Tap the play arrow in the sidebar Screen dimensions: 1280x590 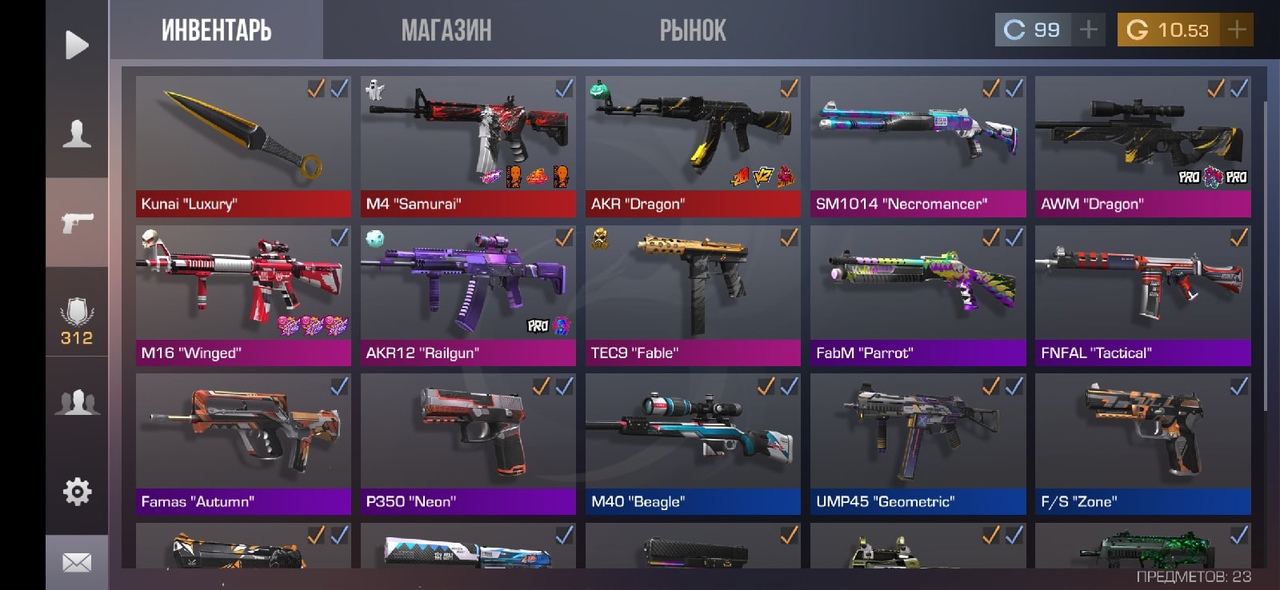pyautogui.click(x=77, y=45)
